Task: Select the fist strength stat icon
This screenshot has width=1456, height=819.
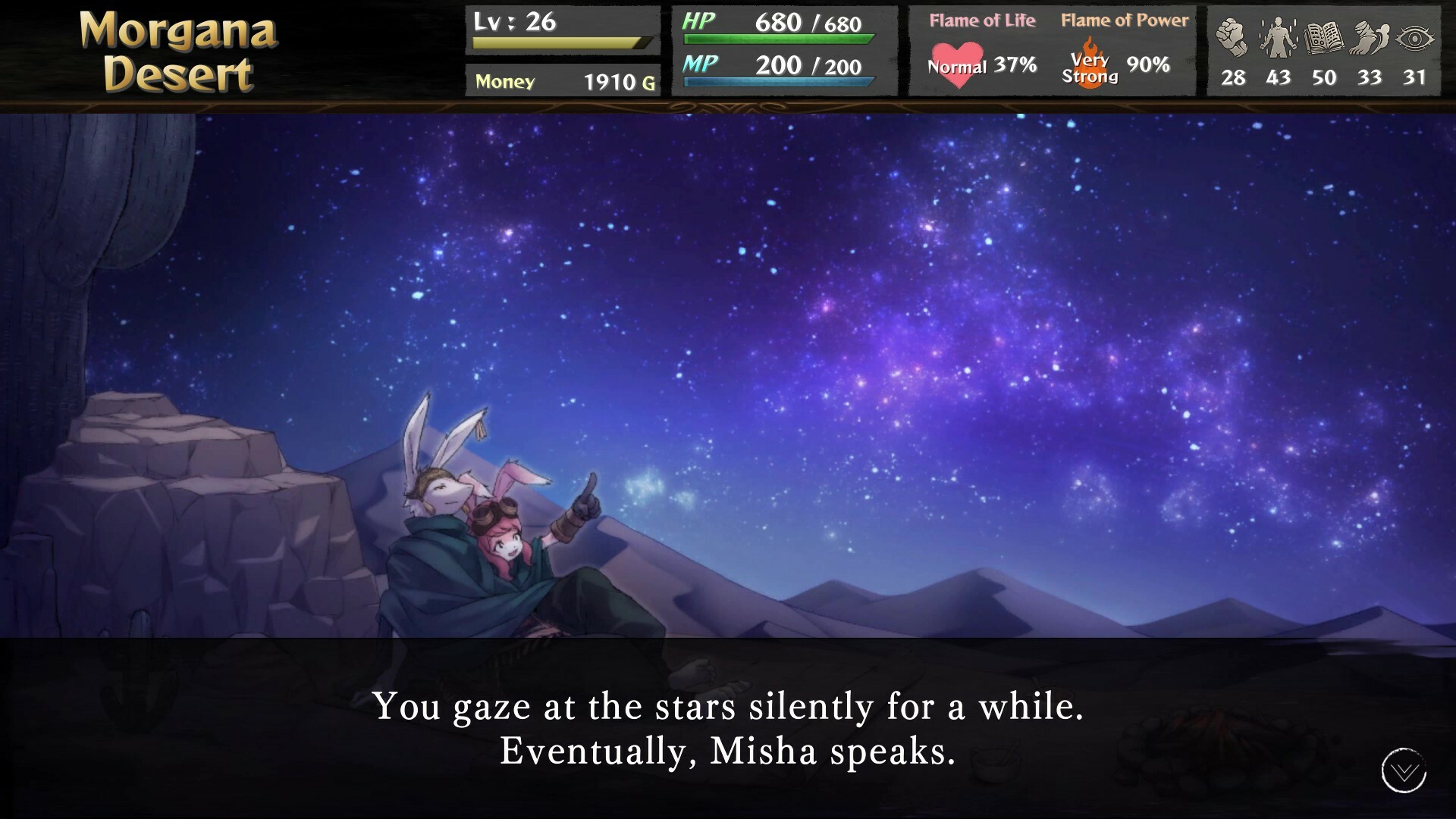Action: tap(1232, 36)
